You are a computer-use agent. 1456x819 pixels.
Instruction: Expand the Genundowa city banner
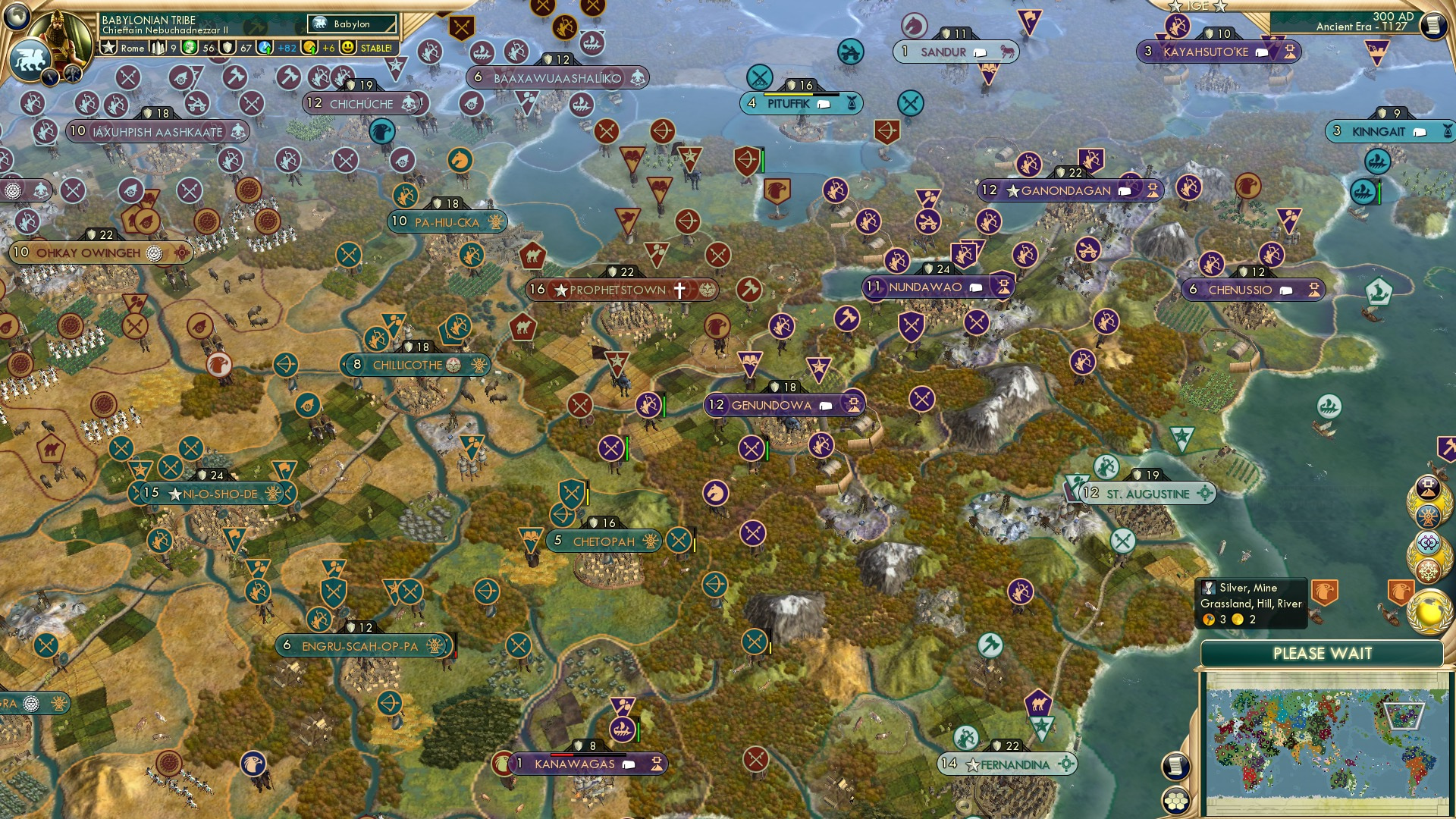click(852, 404)
